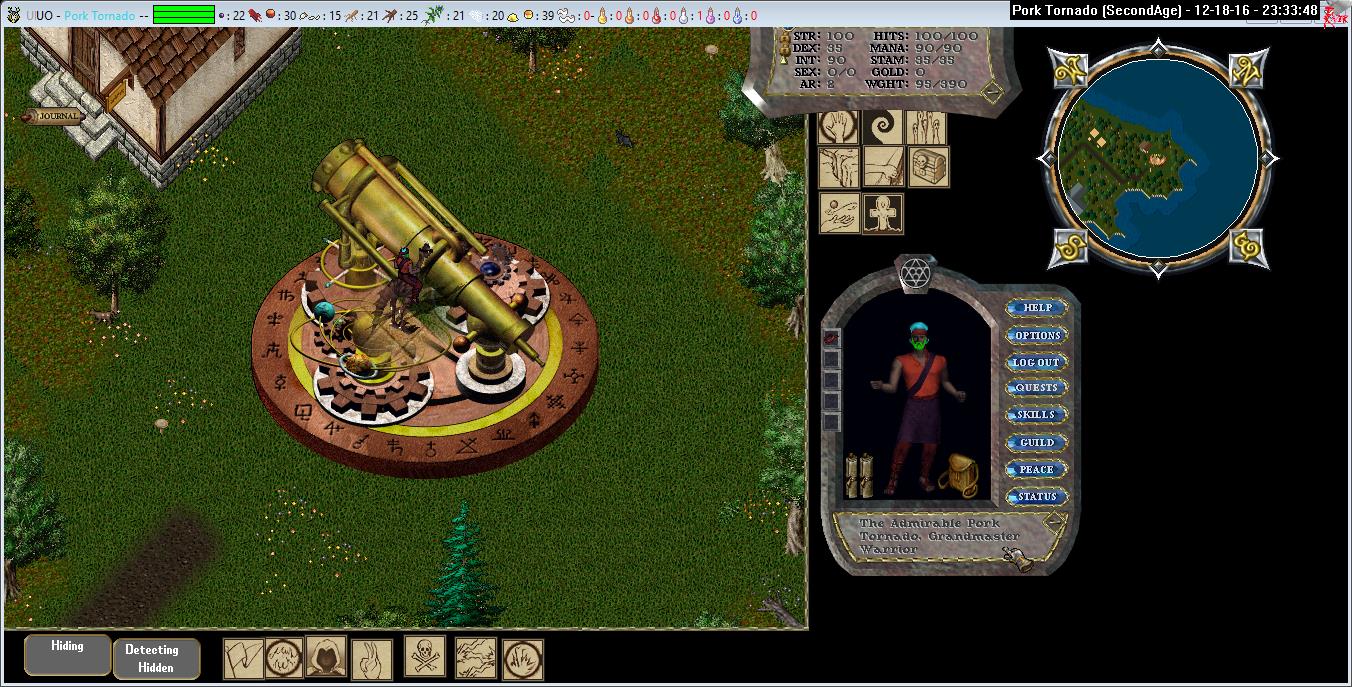Click the treasure chest with skull icon
Screen dimensions: 1352x687
(928, 167)
